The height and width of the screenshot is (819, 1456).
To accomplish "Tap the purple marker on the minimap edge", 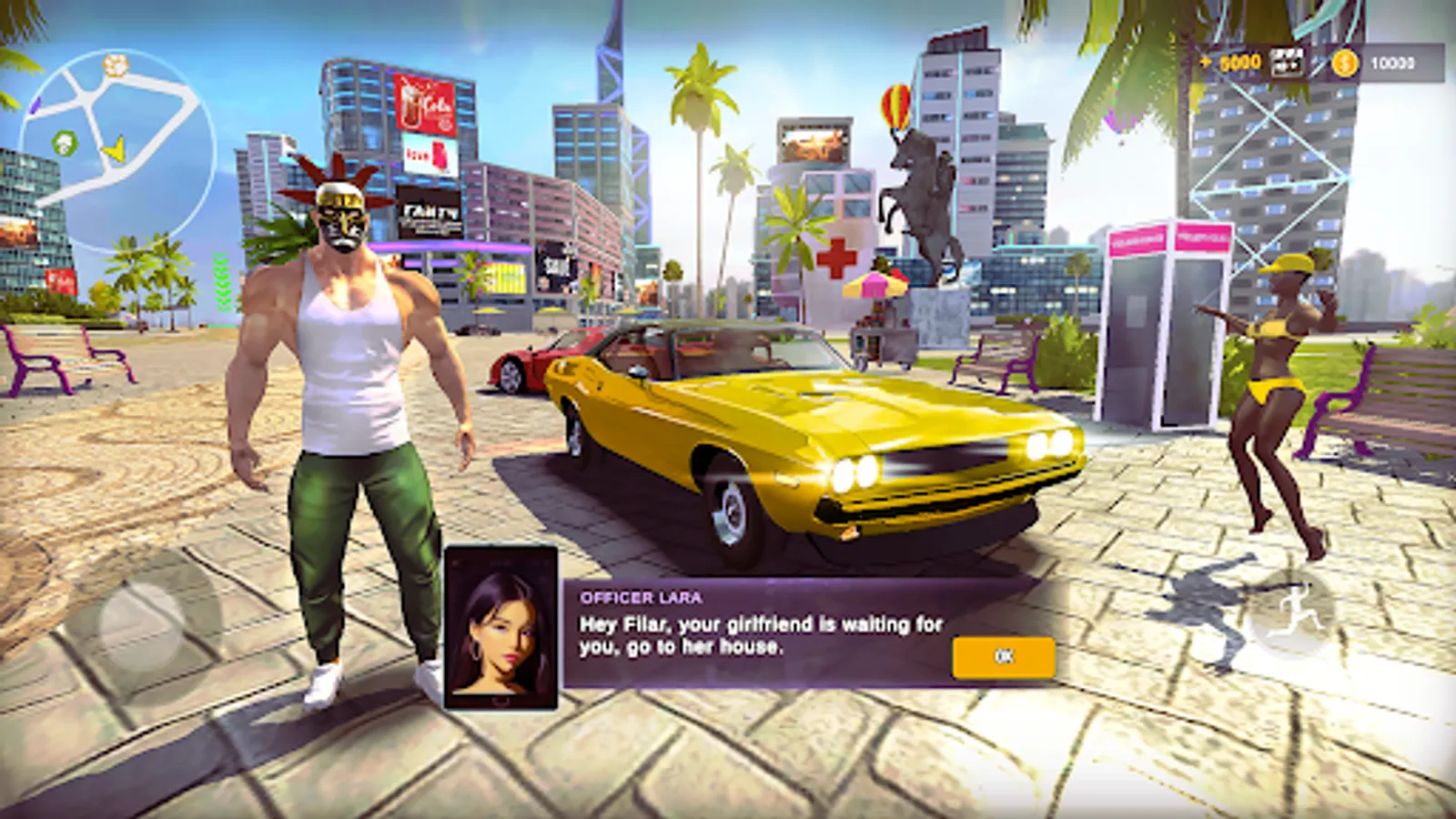I will [35, 105].
